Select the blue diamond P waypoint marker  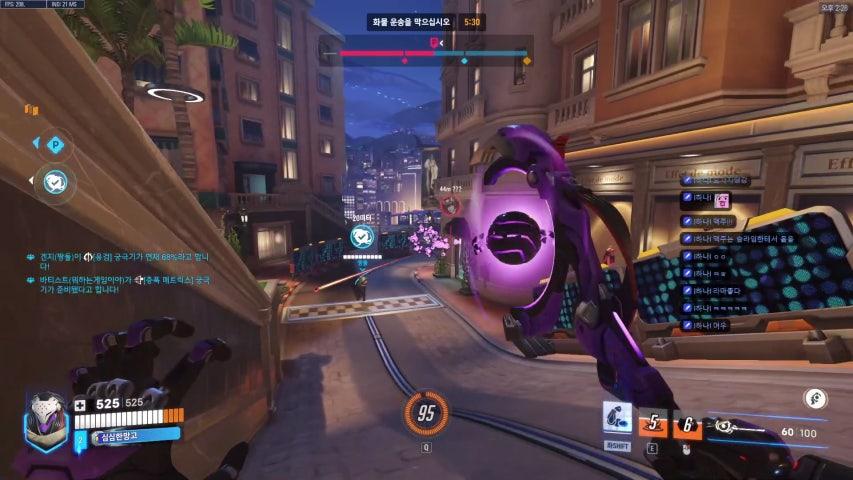[56, 145]
